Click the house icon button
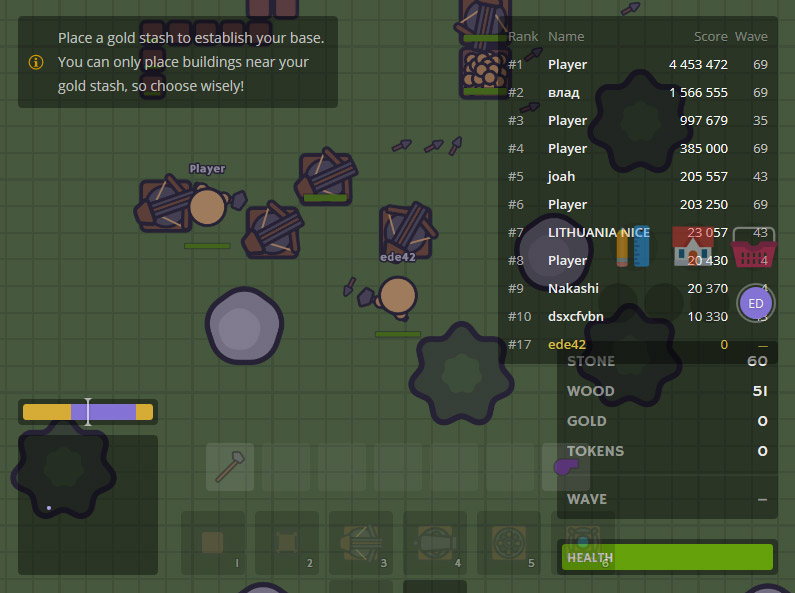Viewport: 795px width, 593px height. click(x=692, y=246)
